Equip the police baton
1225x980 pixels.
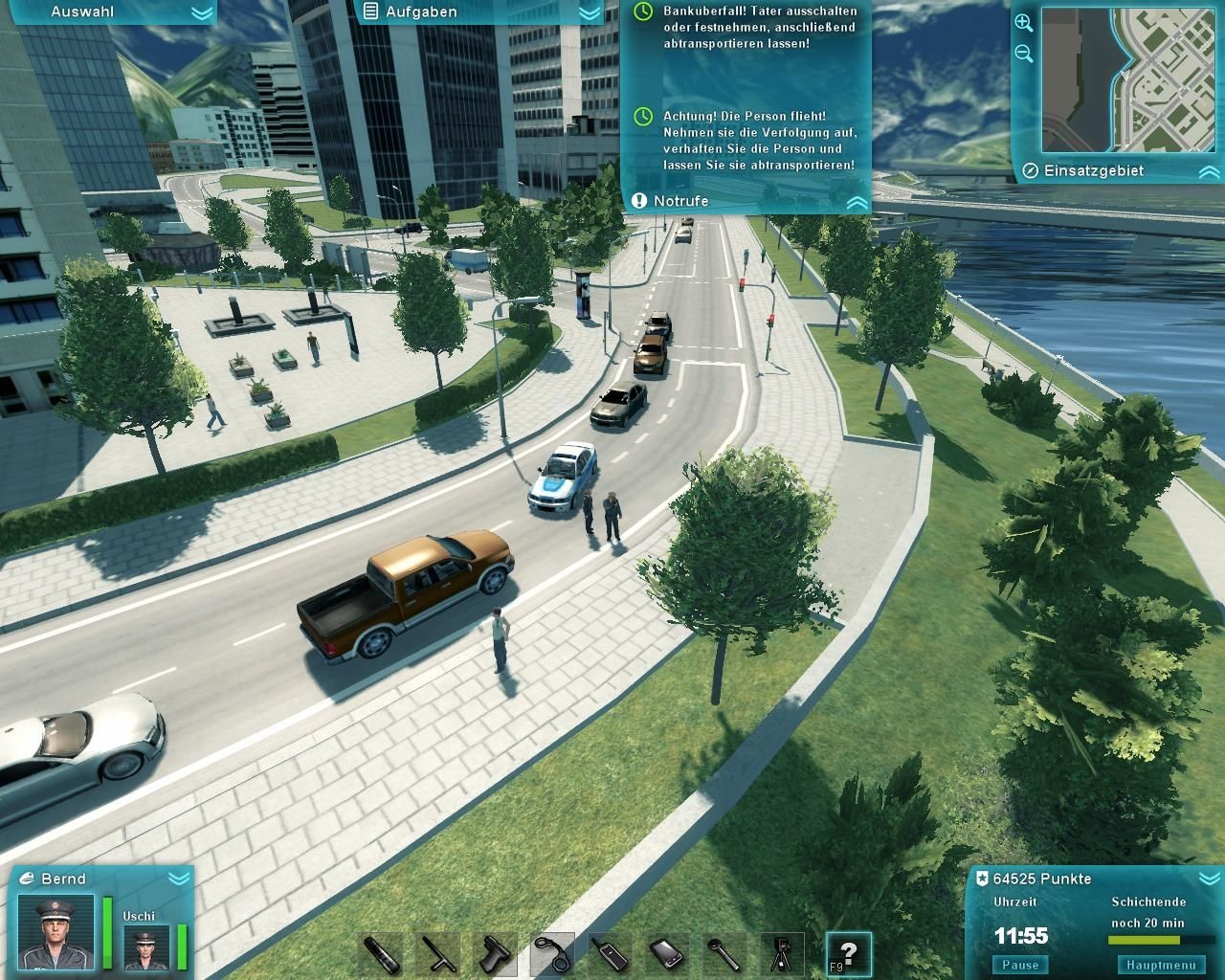coord(437,954)
